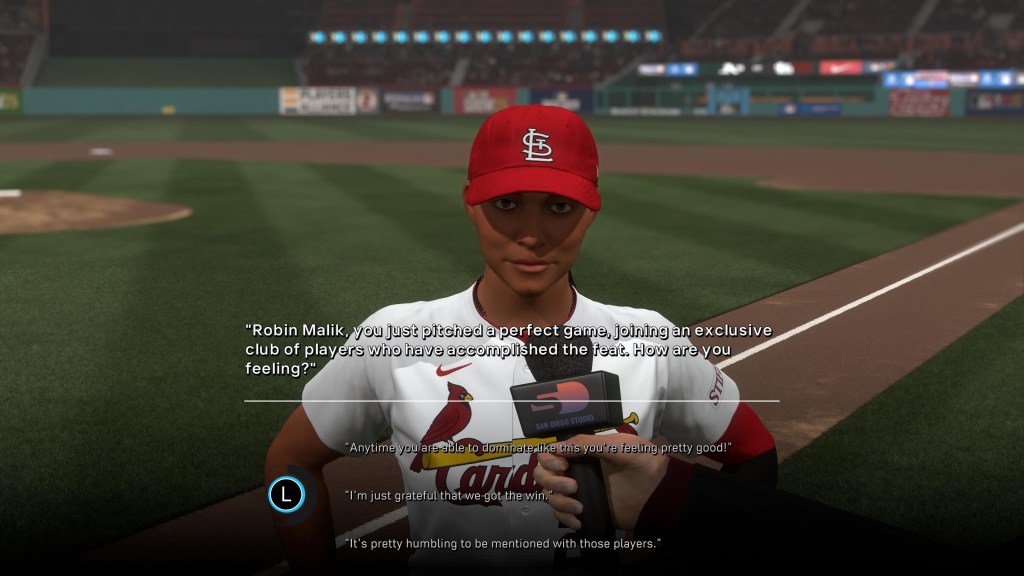The width and height of the screenshot is (1024, 576).
Task: Select "I'm just grateful that we got the win"
Action: click(x=448, y=495)
